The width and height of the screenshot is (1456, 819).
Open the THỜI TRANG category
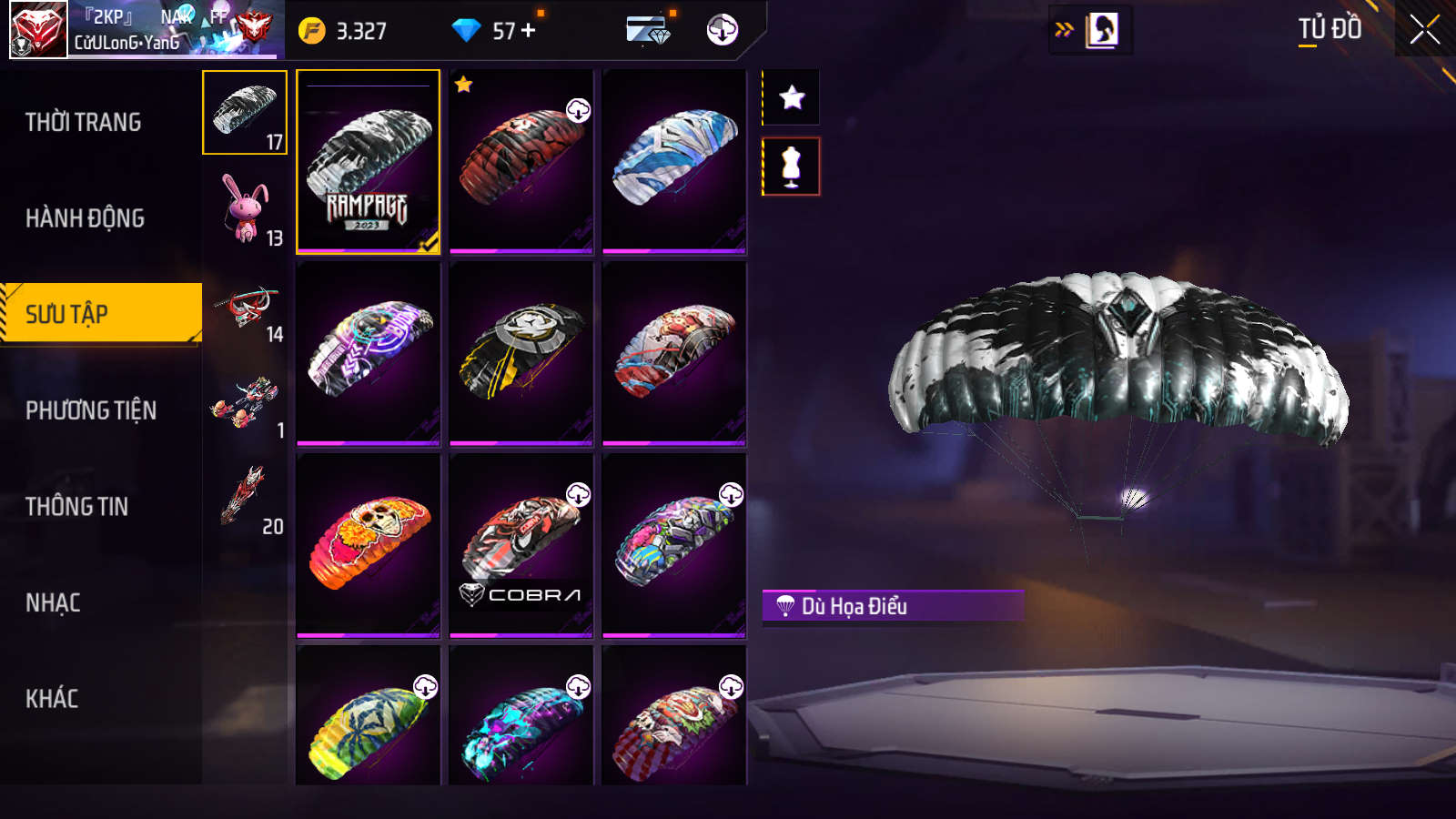pos(84,122)
